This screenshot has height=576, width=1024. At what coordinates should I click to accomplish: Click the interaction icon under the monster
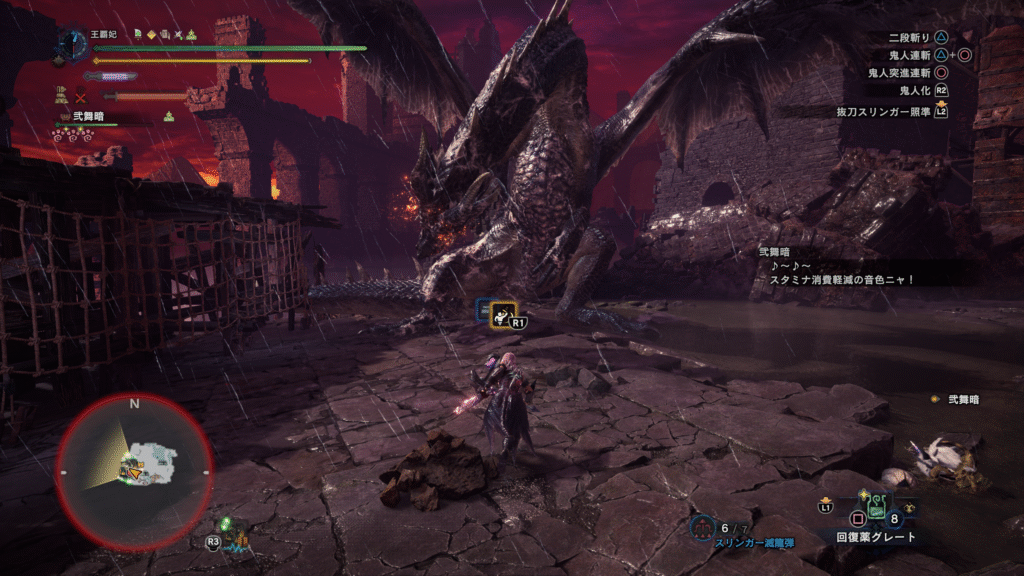[x=502, y=313]
